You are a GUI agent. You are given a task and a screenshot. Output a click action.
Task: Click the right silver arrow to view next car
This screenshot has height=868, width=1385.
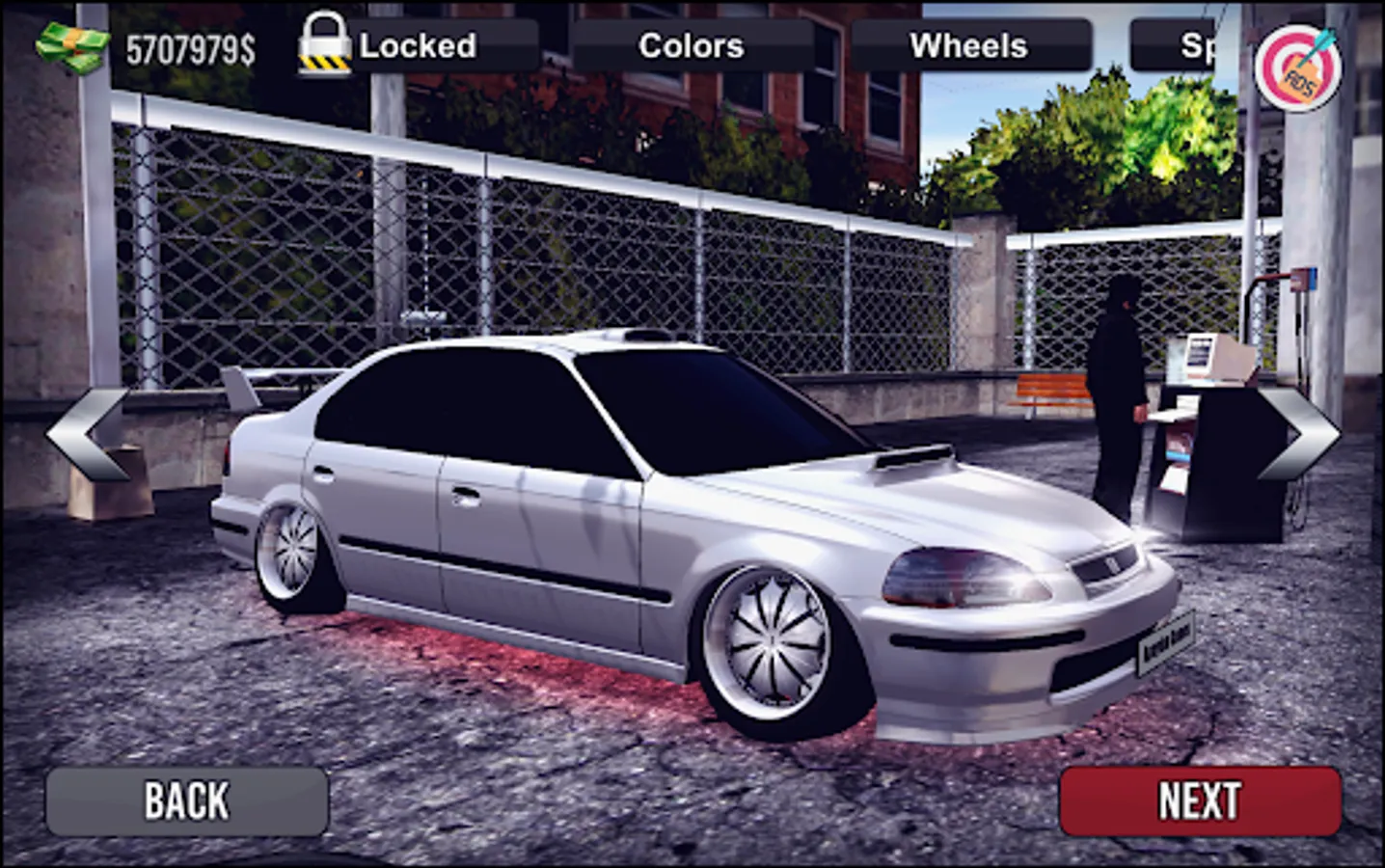1298,434
